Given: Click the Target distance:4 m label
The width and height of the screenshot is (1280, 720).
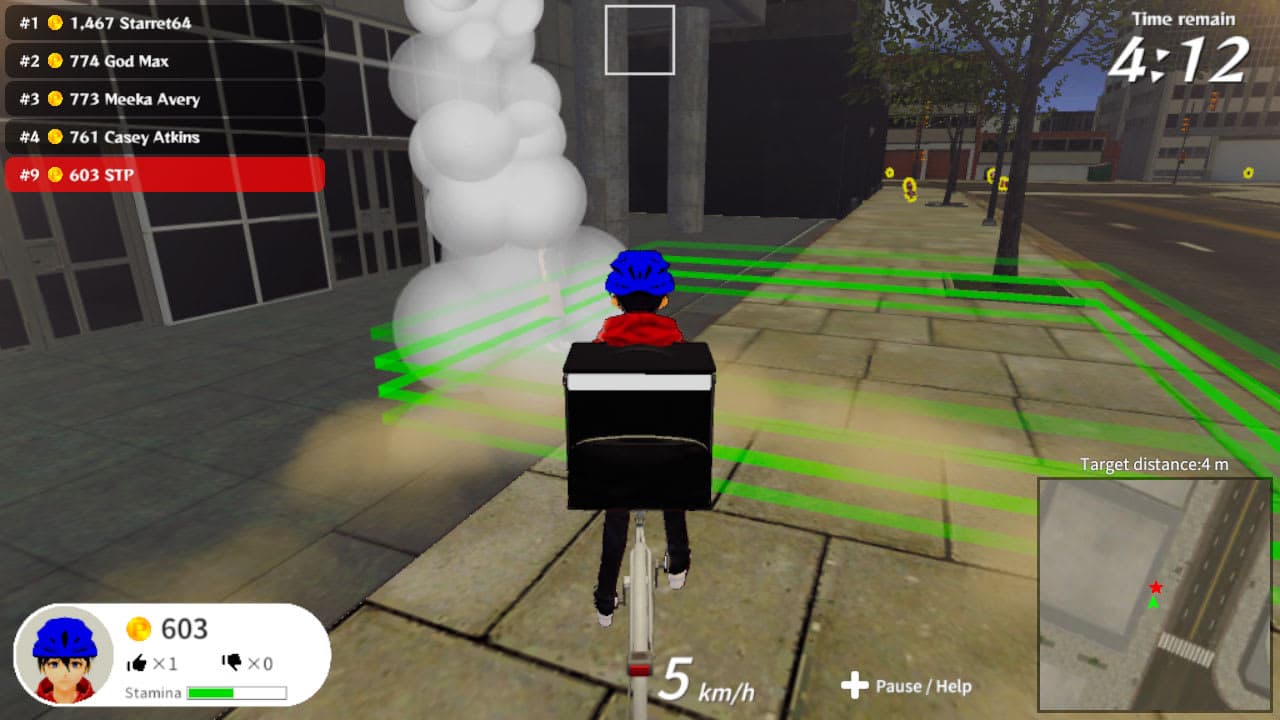Looking at the screenshot, I should coord(1155,464).
